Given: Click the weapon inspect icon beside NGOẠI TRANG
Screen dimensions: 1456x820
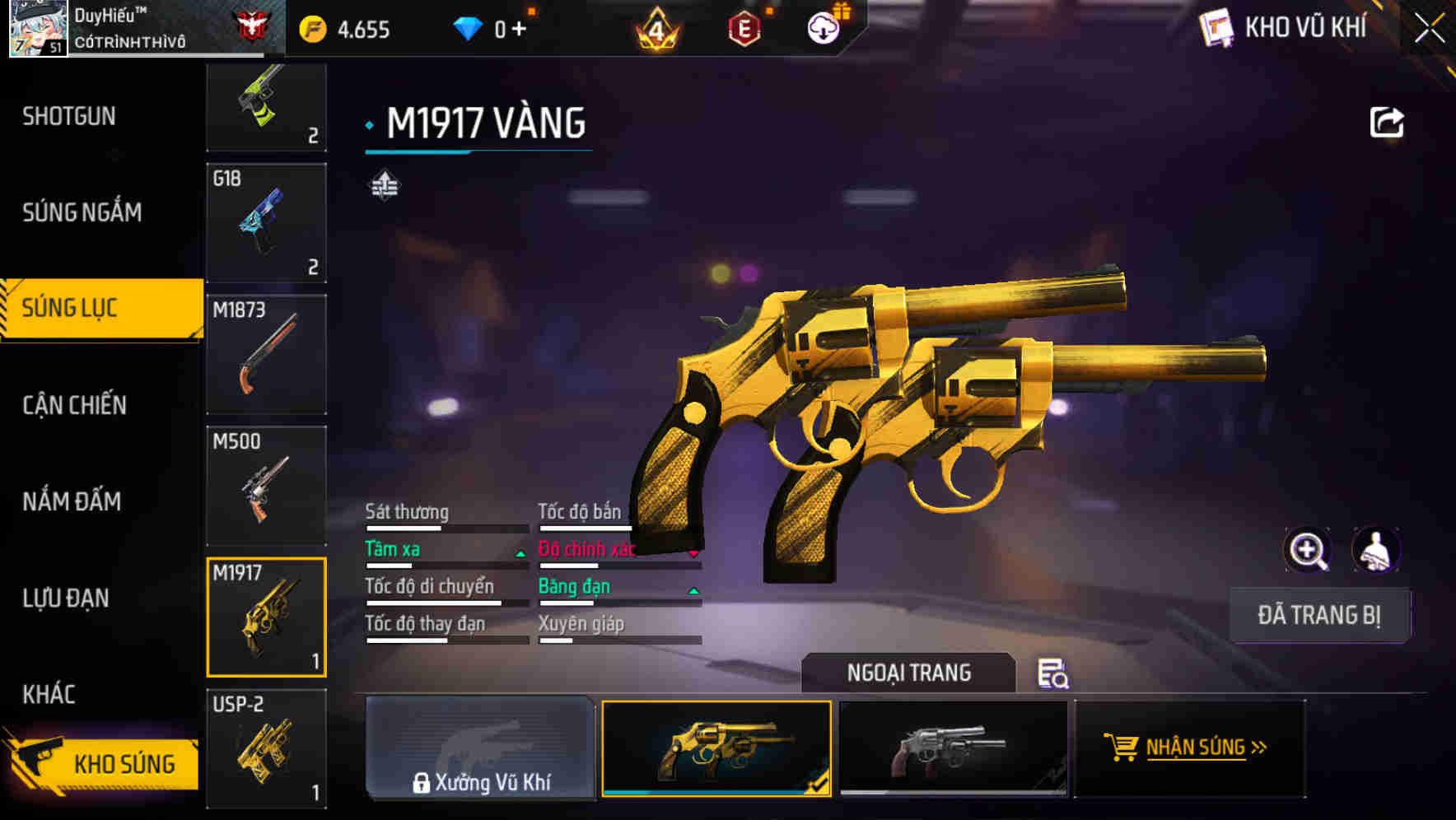Looking at the screenshot, I should coord(1052,675).
